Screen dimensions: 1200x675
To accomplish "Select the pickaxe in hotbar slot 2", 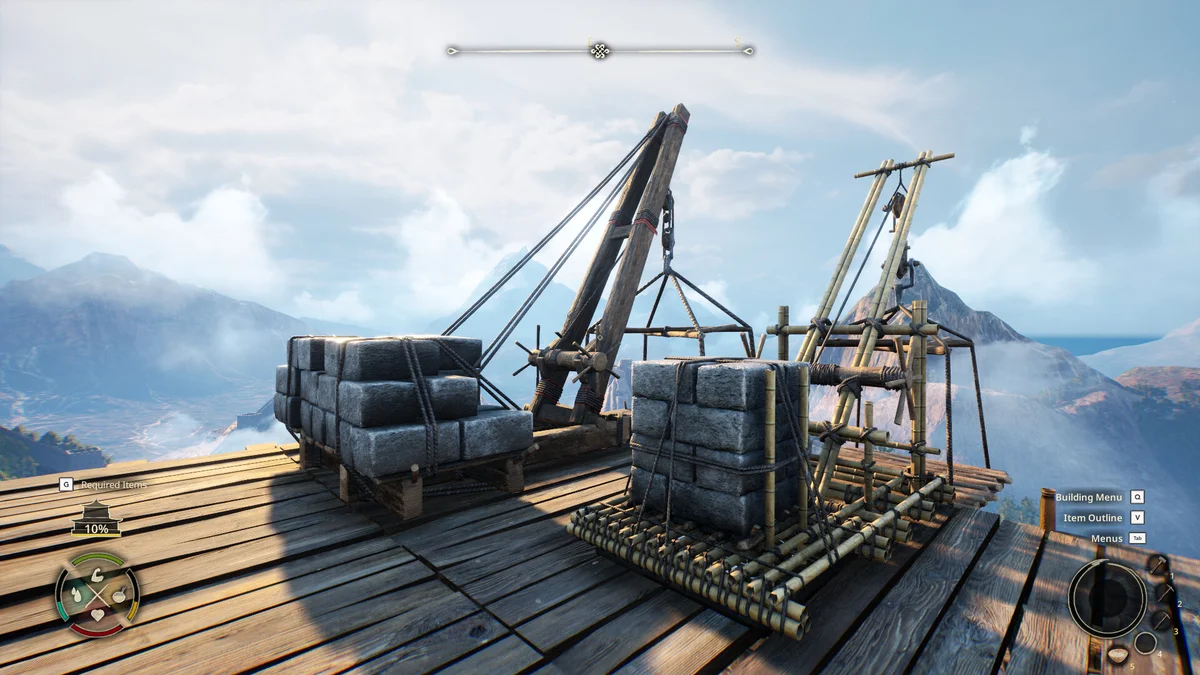I will [1165, 592].
